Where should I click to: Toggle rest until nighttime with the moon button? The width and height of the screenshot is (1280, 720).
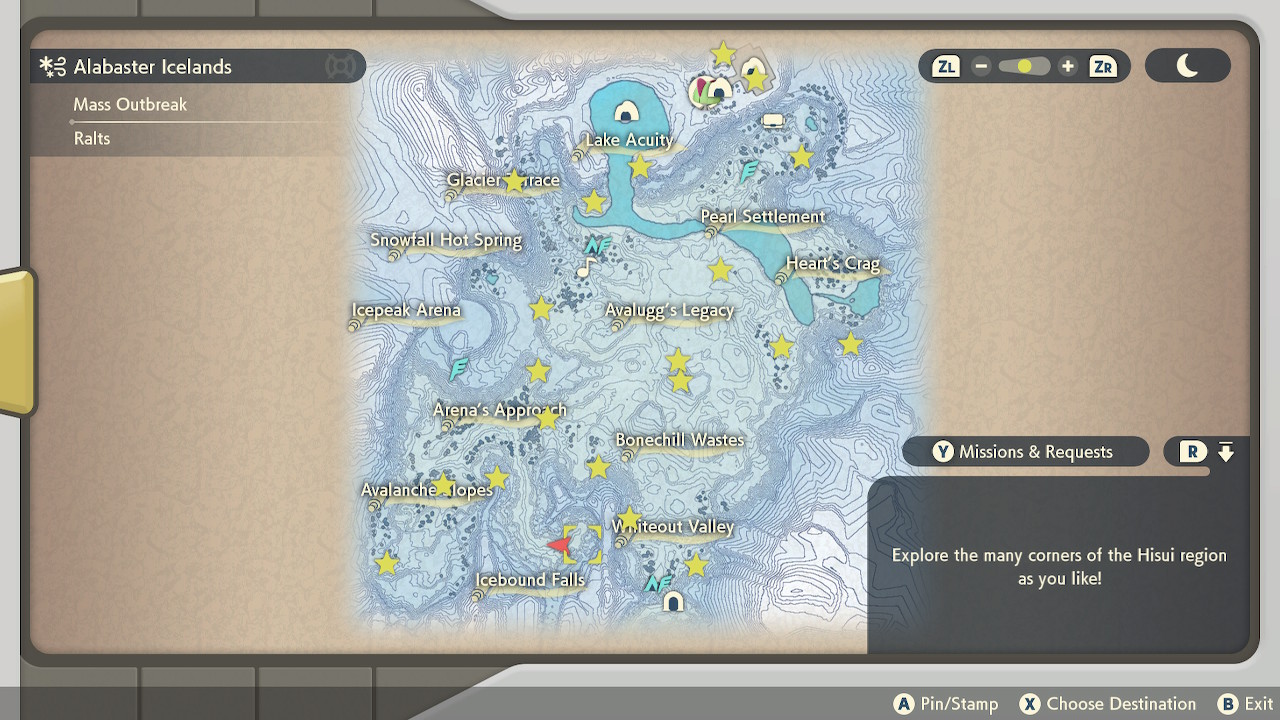(x=1188, y=65)
